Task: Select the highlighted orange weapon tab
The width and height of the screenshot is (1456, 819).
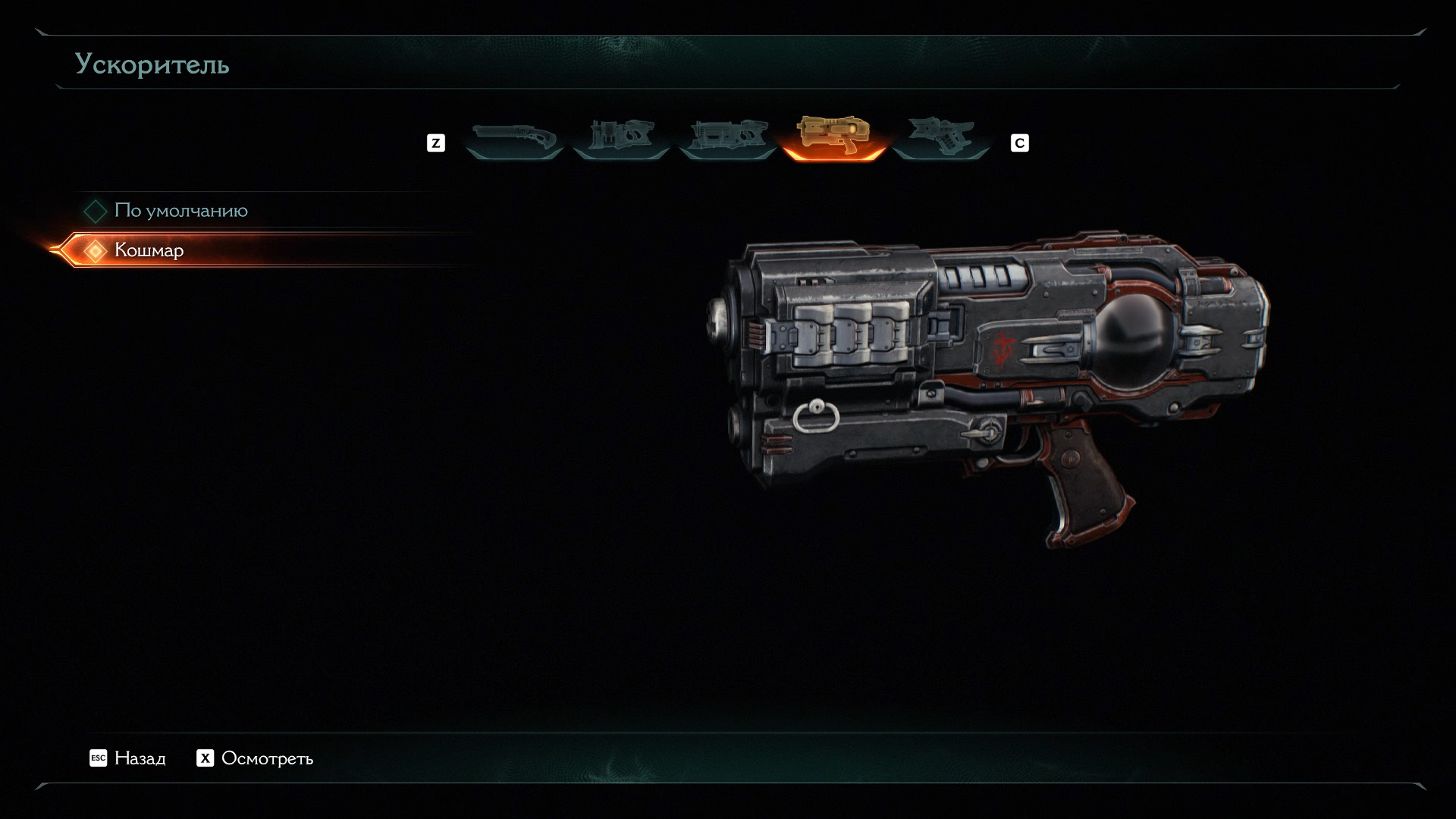Action: 833,137
